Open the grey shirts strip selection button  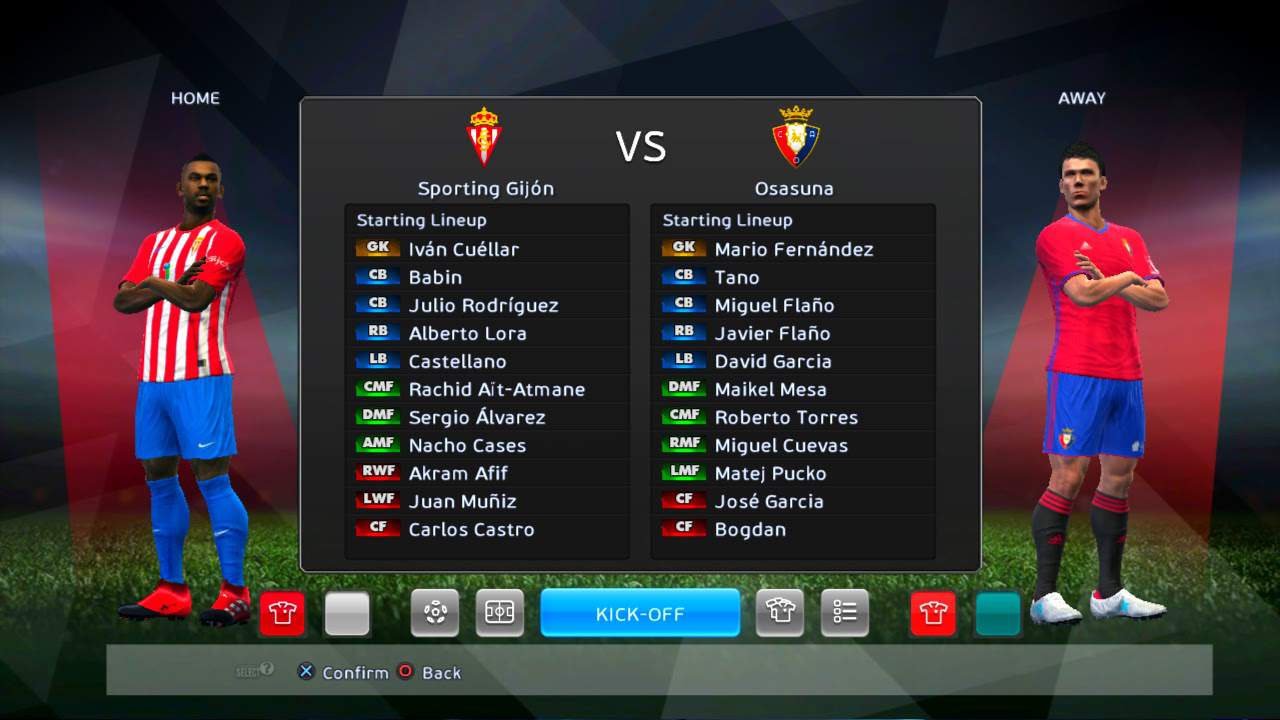[x=780, y=613]
